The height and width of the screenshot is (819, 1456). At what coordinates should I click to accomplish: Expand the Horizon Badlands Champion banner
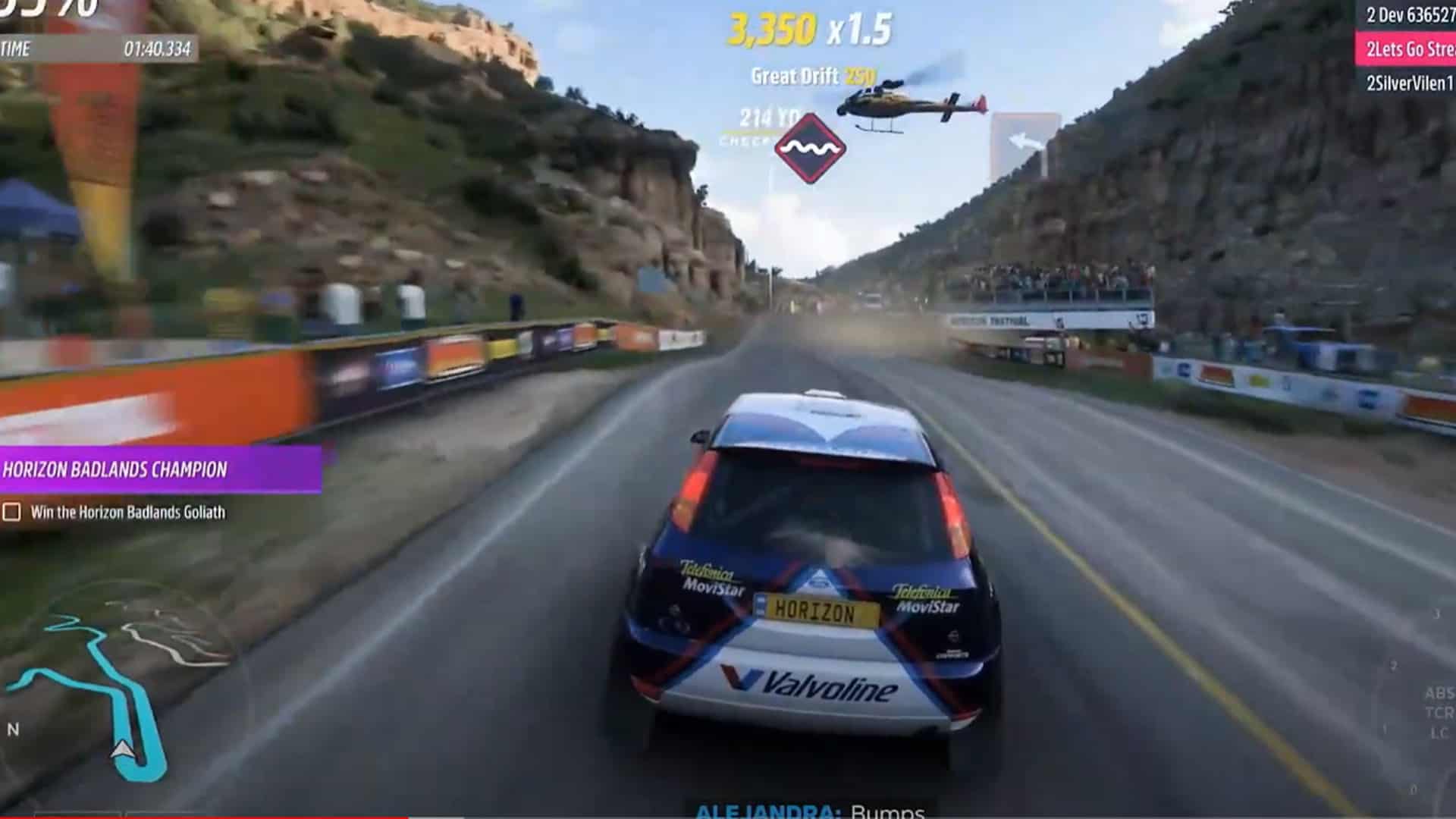click(114, 471)
